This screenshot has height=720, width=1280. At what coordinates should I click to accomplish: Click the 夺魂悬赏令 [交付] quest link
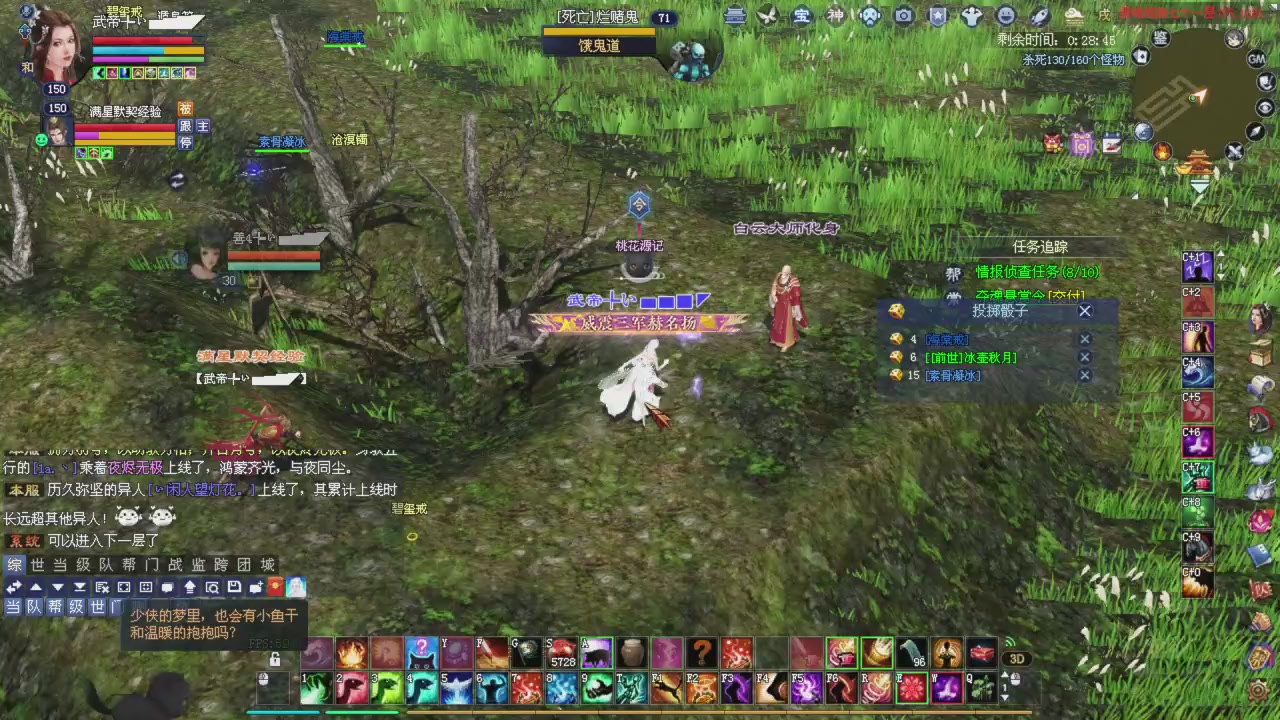[1025, 294]
